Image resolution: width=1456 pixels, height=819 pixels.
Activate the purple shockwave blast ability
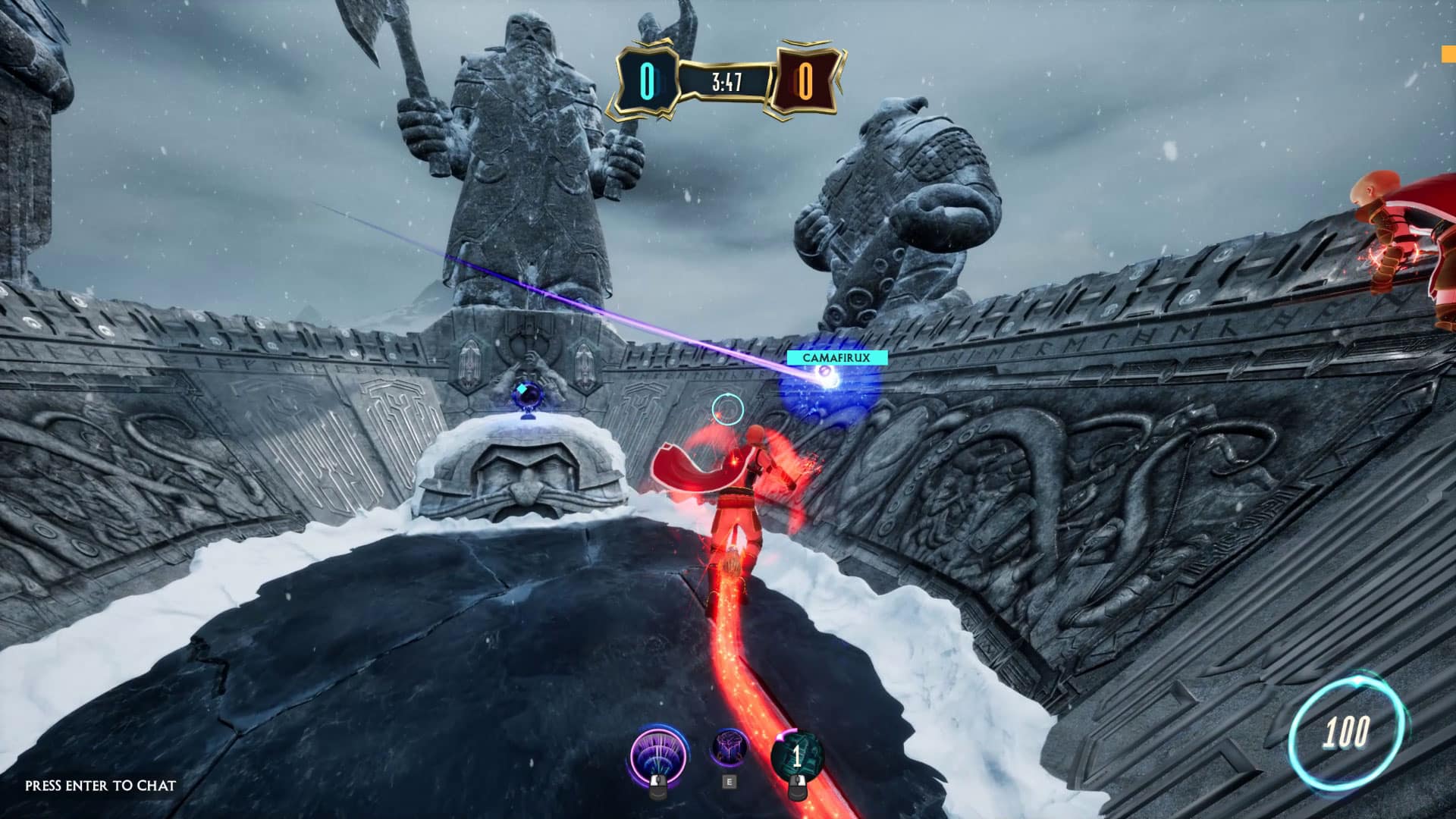[x=659, y=756]
